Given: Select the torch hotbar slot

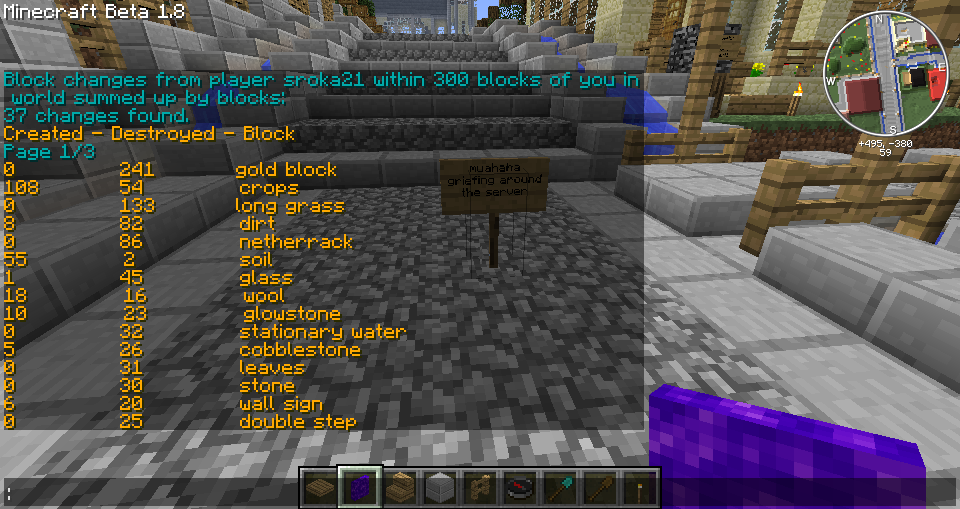Looking at the screenshot, I should (639, 487).
